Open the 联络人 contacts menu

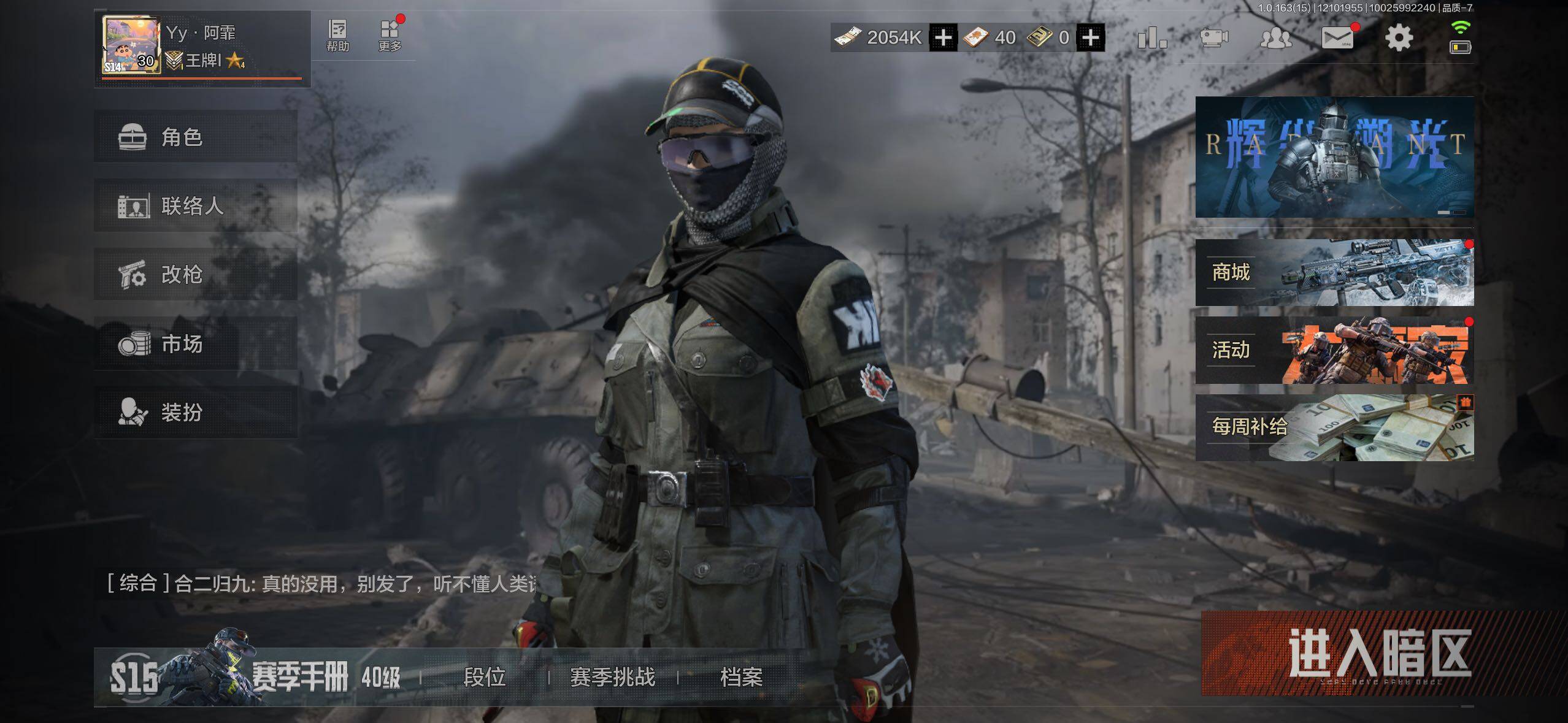[x=195, y=205]
